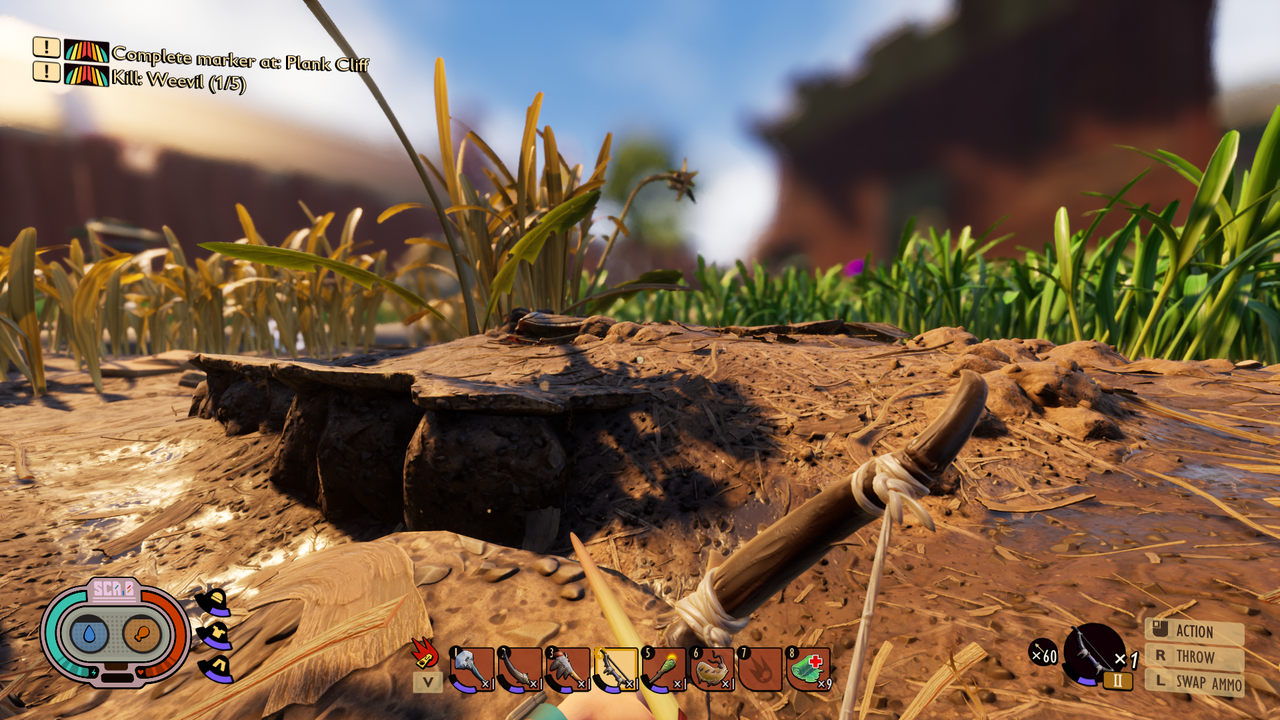Select the bandage in hotbar slot 8

[x=805, y=663]
